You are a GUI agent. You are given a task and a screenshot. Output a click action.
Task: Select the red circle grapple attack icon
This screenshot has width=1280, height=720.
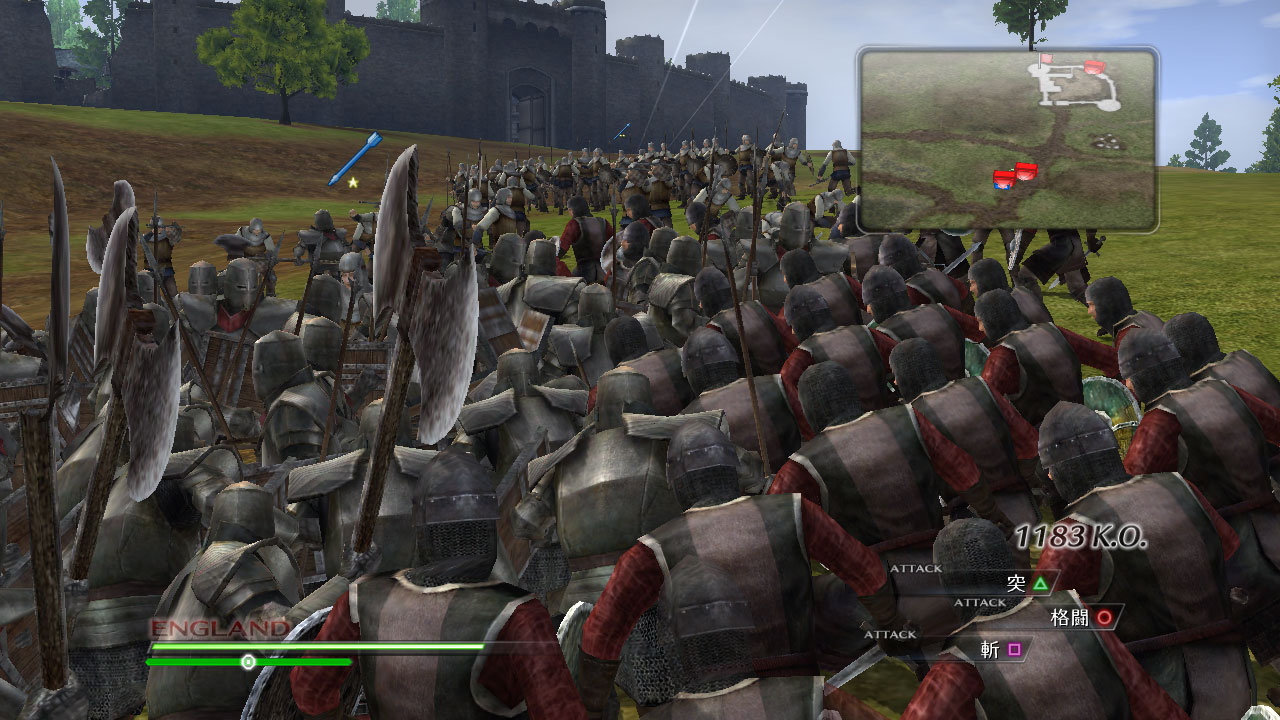(1104, 619)
